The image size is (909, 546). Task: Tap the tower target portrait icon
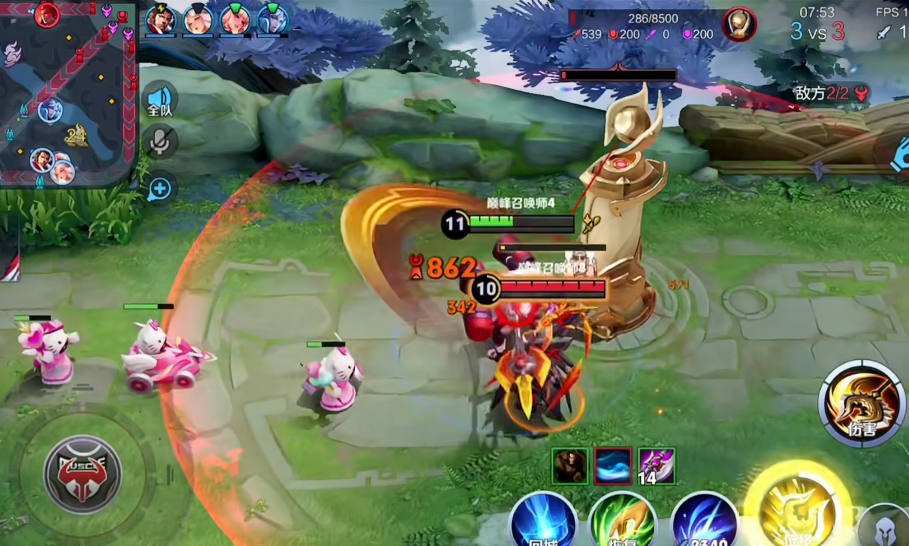click(739, 22)
